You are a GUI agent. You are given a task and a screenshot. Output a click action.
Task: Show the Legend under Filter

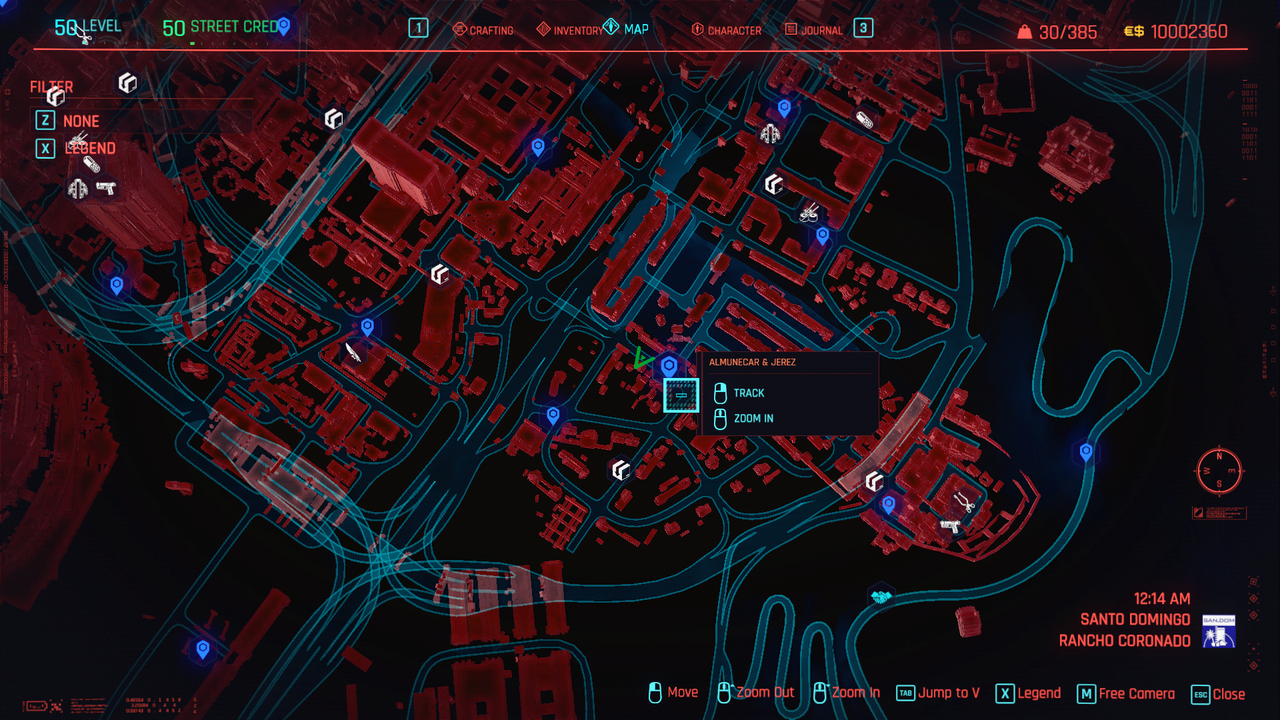coord(90,148)
